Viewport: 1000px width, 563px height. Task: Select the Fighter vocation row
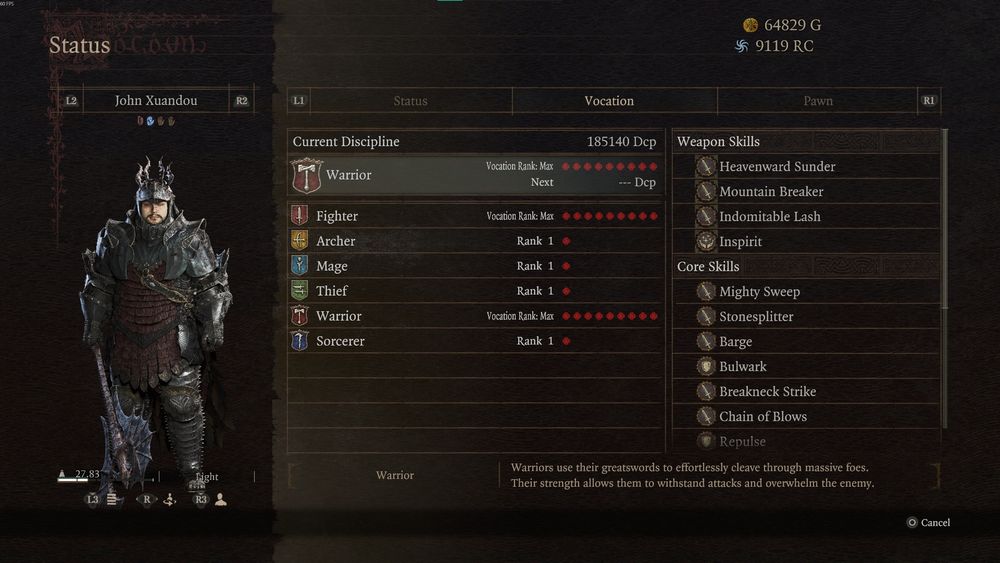coord(475,216)
